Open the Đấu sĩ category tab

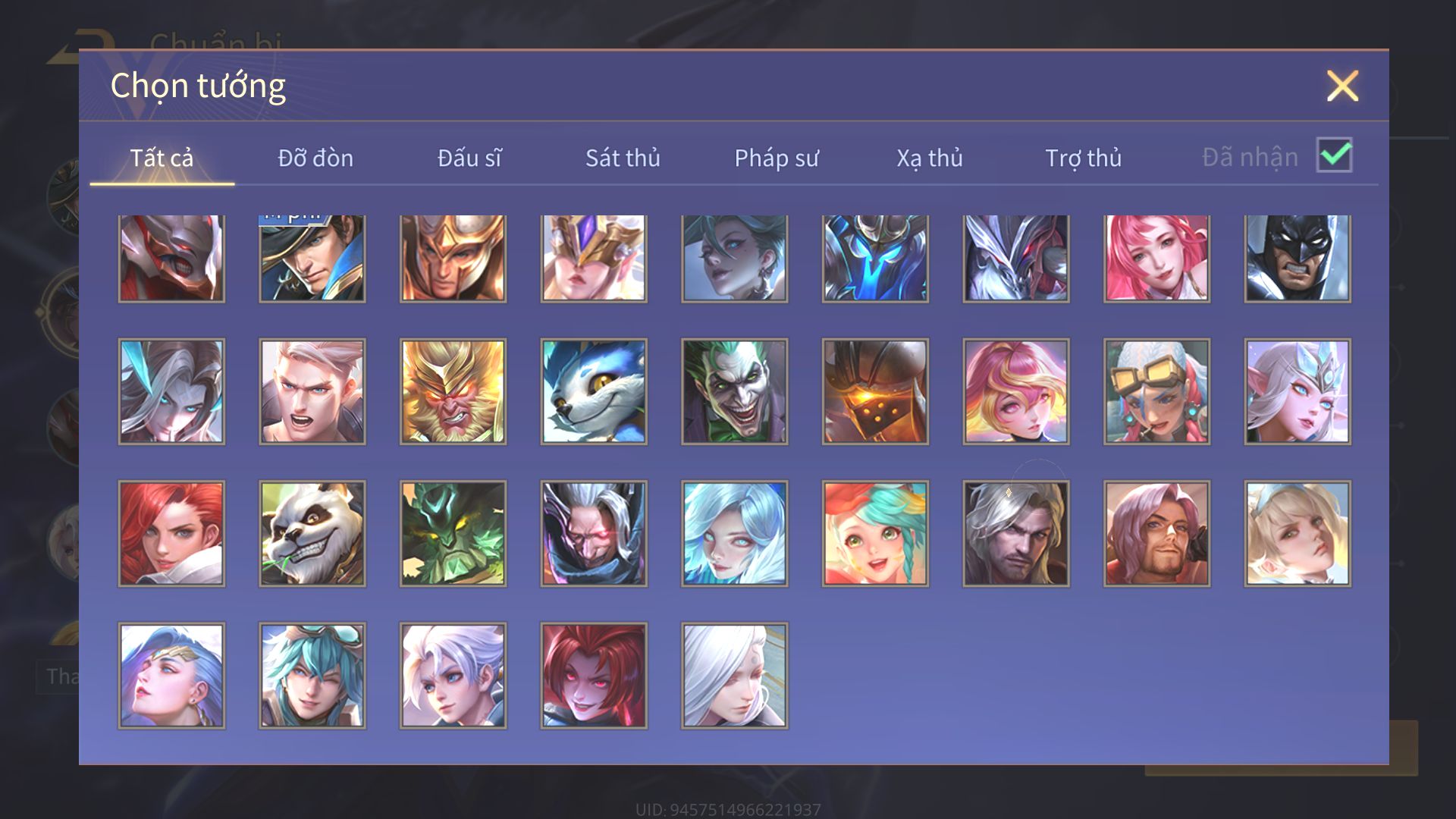(x=469, y=158)
